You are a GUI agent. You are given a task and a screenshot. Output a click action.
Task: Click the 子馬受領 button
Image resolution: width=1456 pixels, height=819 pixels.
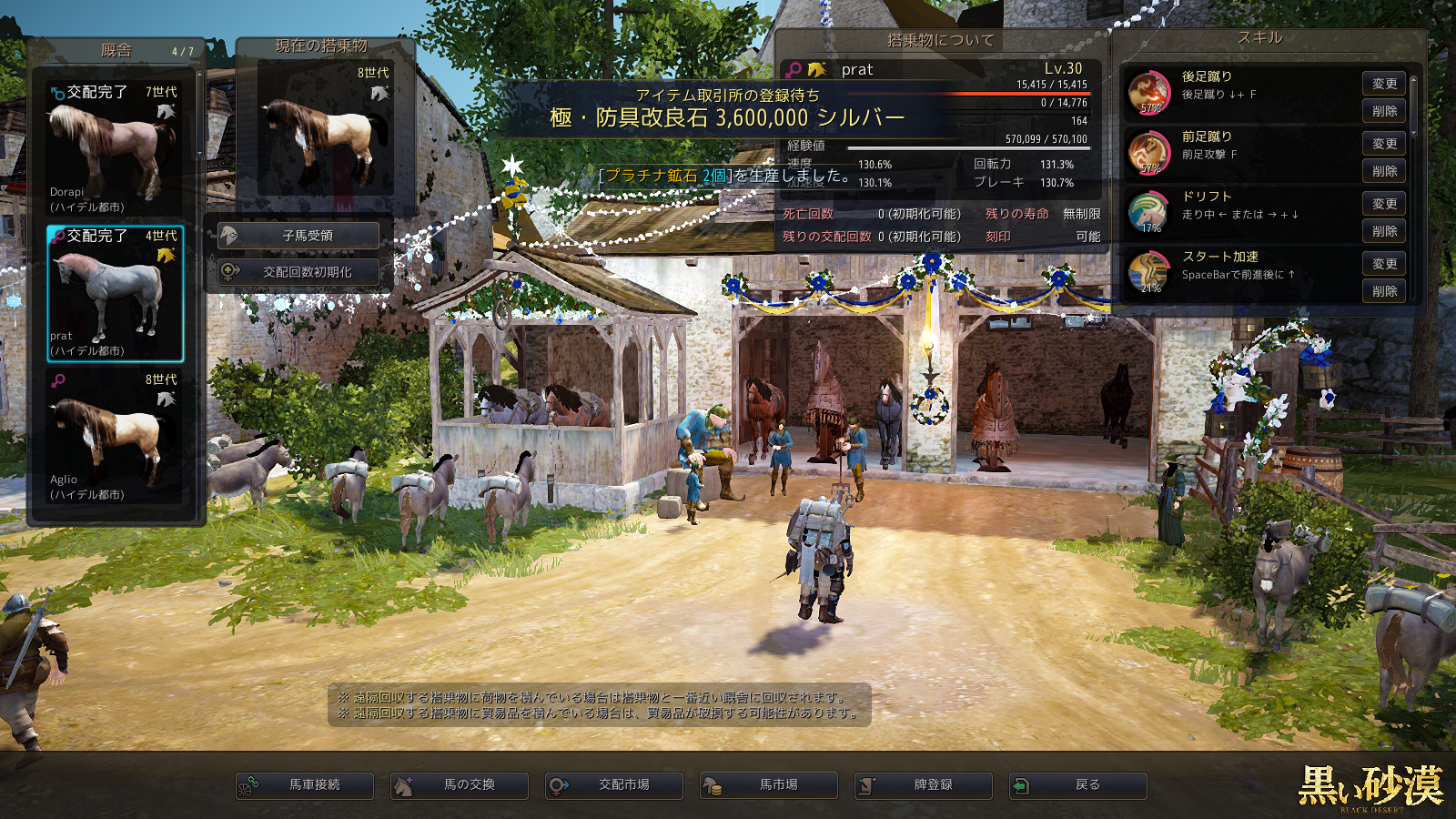(298, 236)
